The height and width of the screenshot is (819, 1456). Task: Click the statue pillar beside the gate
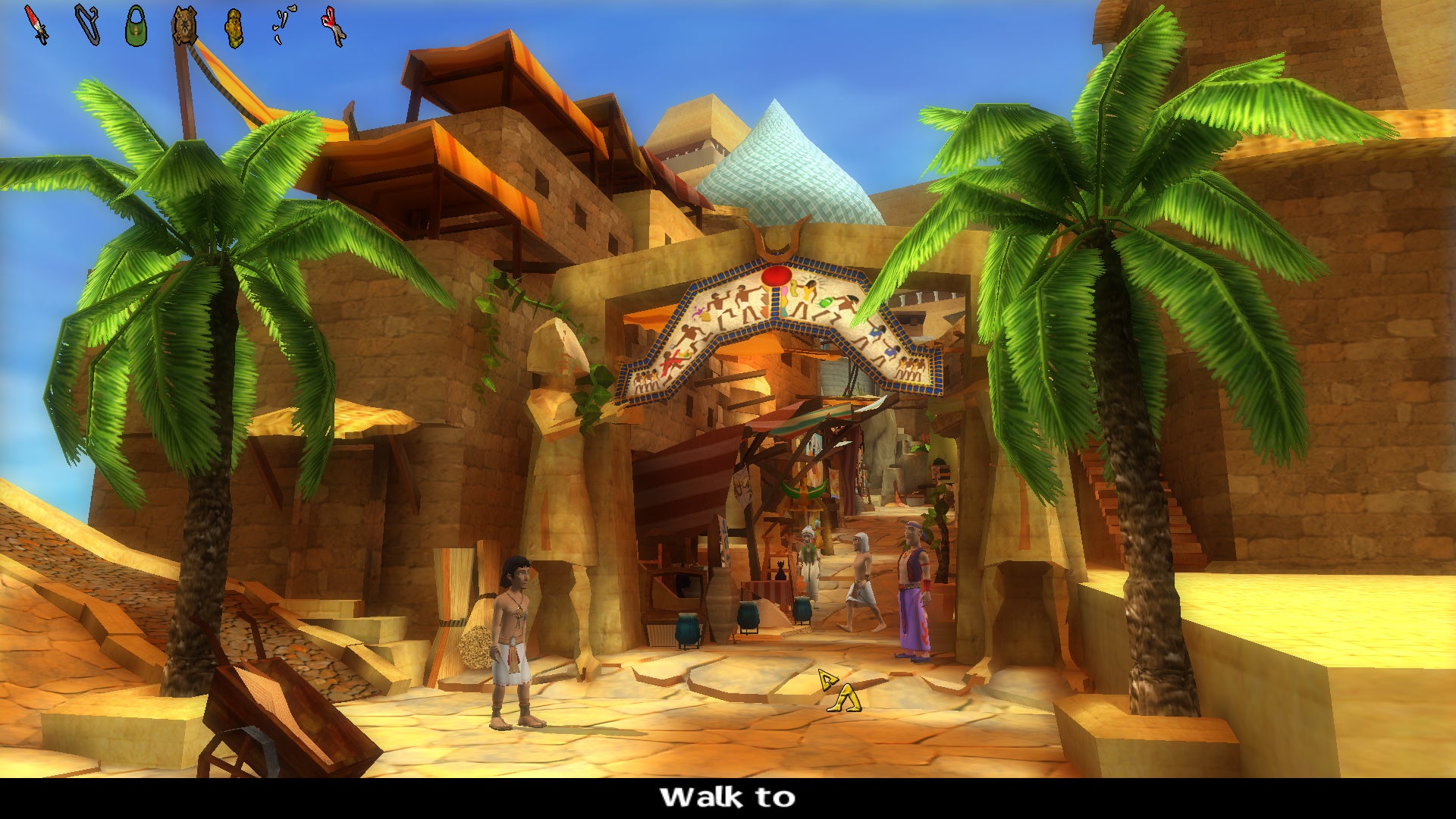(565, 470)
